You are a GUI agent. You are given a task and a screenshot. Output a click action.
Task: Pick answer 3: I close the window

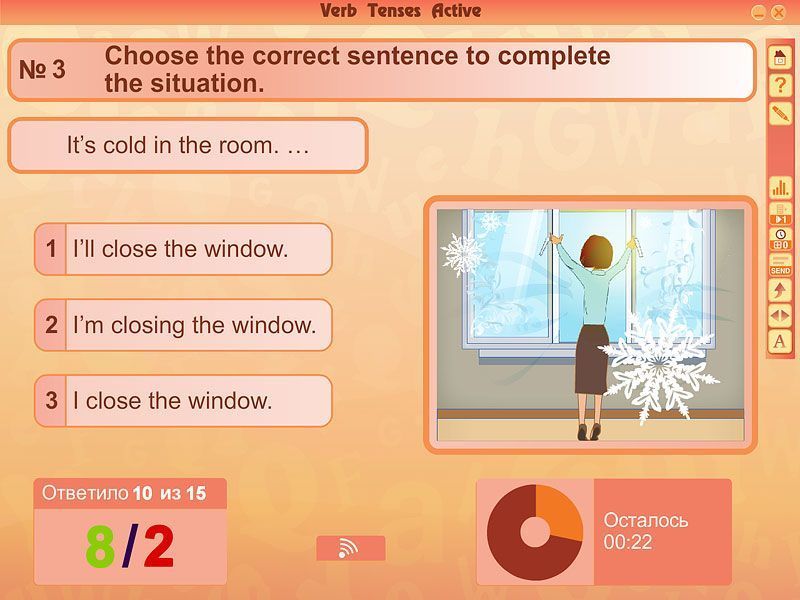click(183, 401)
